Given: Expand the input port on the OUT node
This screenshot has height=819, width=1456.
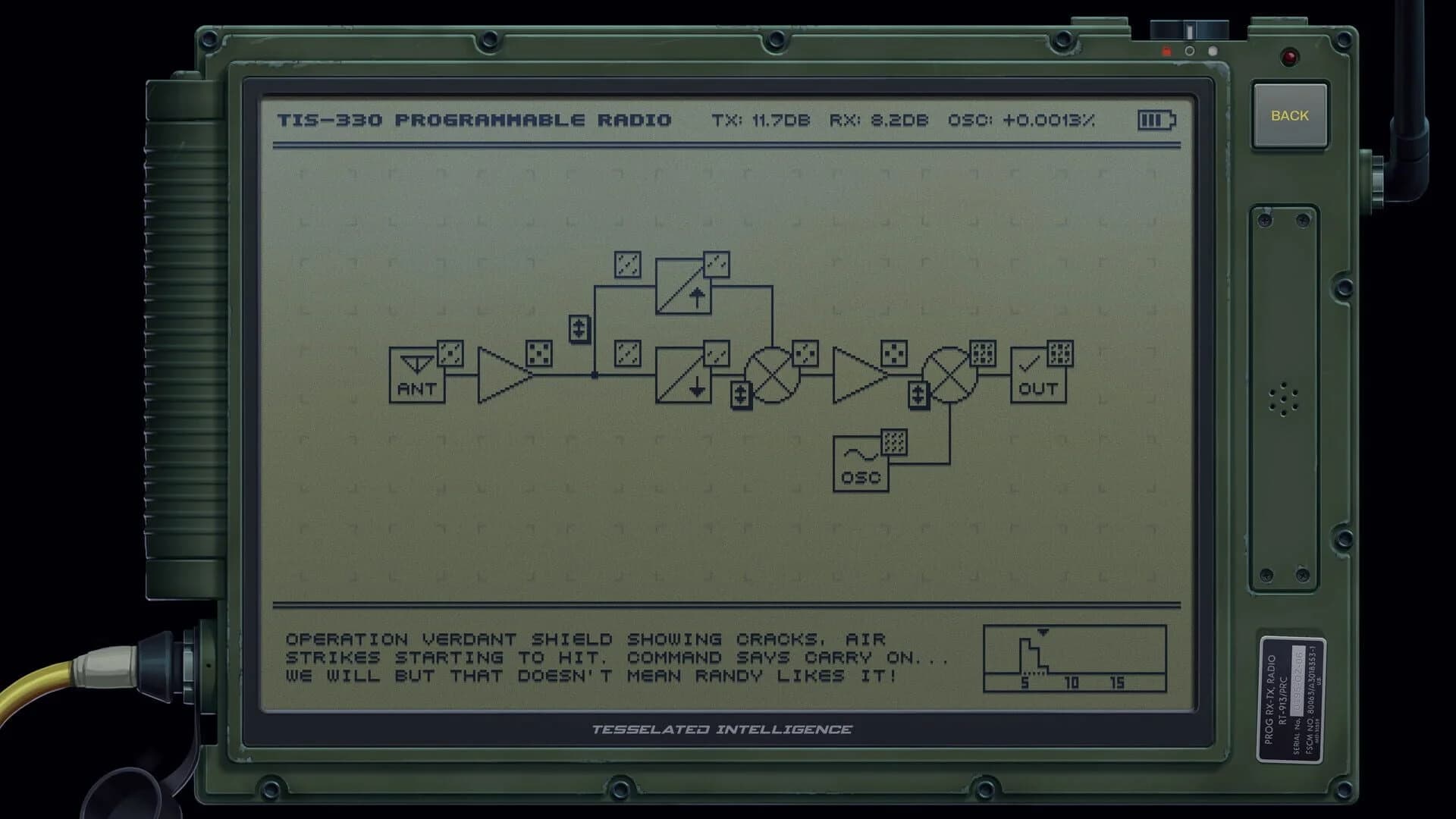Looking at the screenshot, I should 1059,353.
